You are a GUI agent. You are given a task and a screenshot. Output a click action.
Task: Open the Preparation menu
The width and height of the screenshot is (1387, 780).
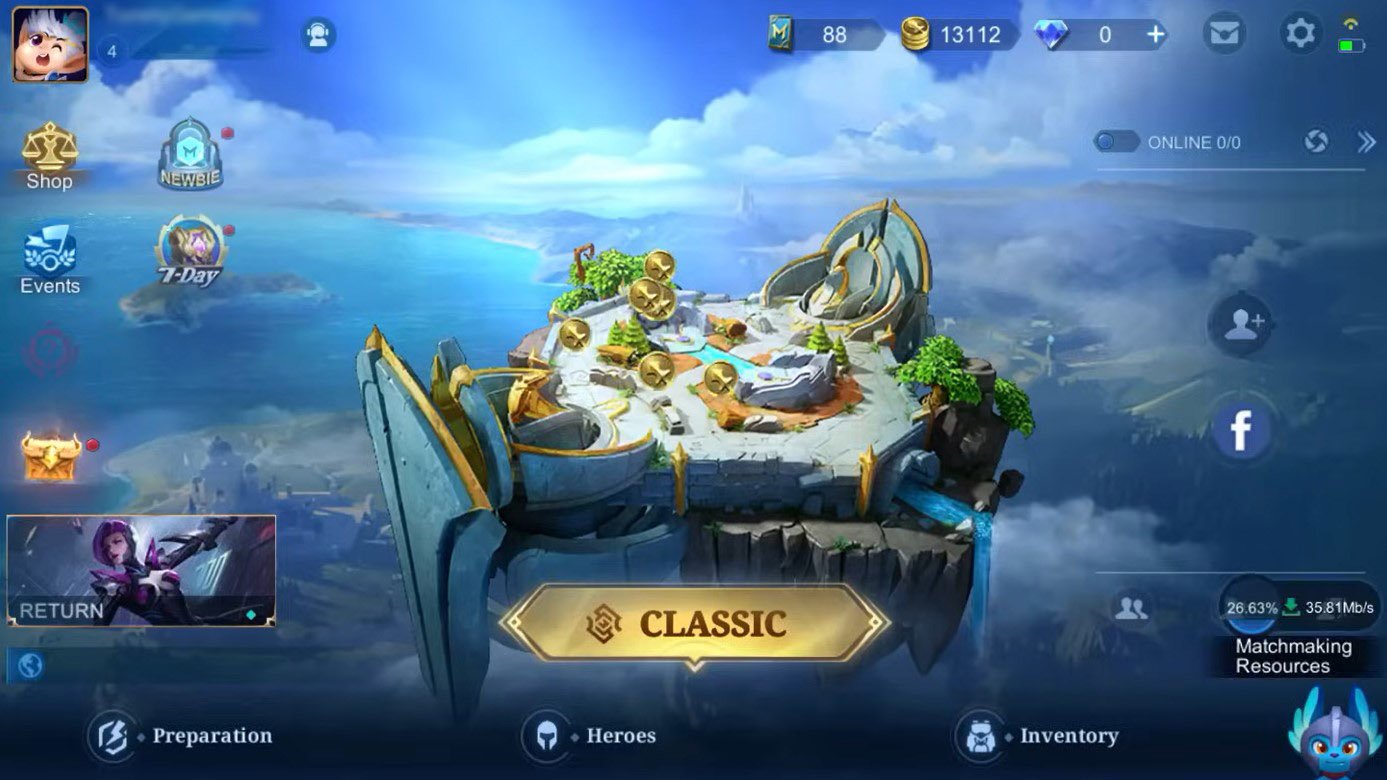click(181, 736)
